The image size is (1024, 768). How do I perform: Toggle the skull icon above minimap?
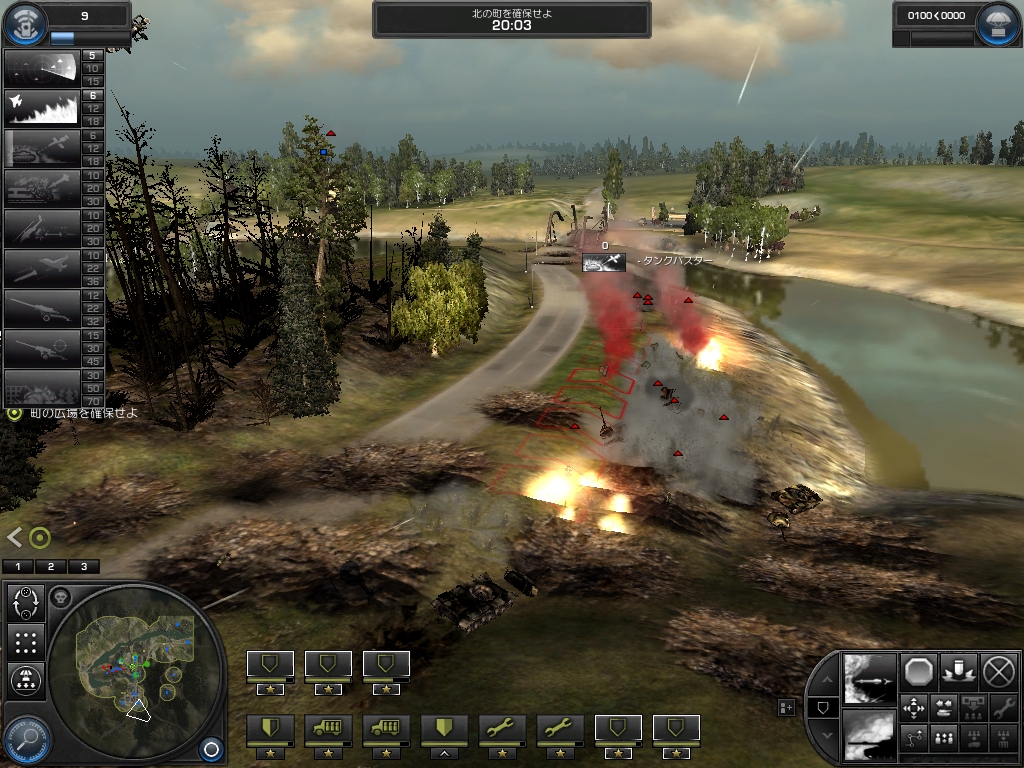click(60, 598)
